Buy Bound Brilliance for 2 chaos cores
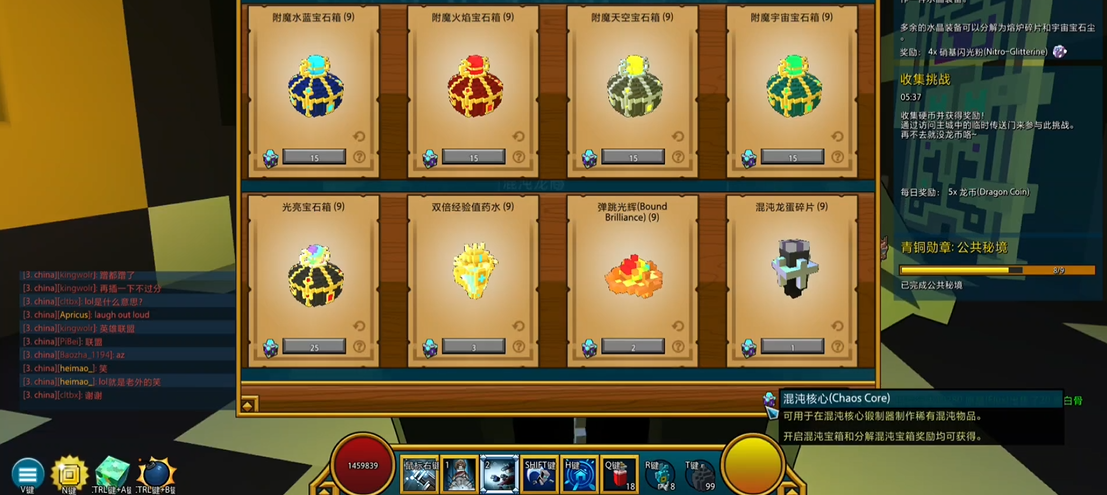 (x=632, y=346)
